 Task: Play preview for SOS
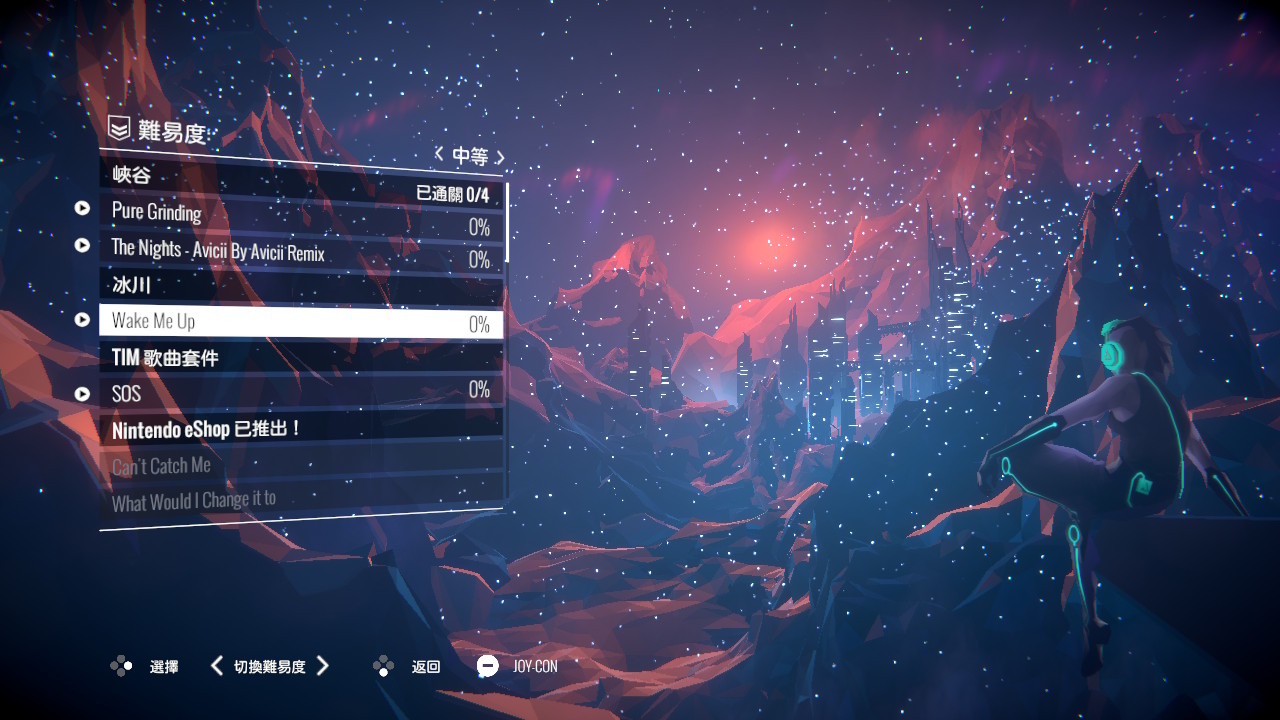click(x=83, y=394)
